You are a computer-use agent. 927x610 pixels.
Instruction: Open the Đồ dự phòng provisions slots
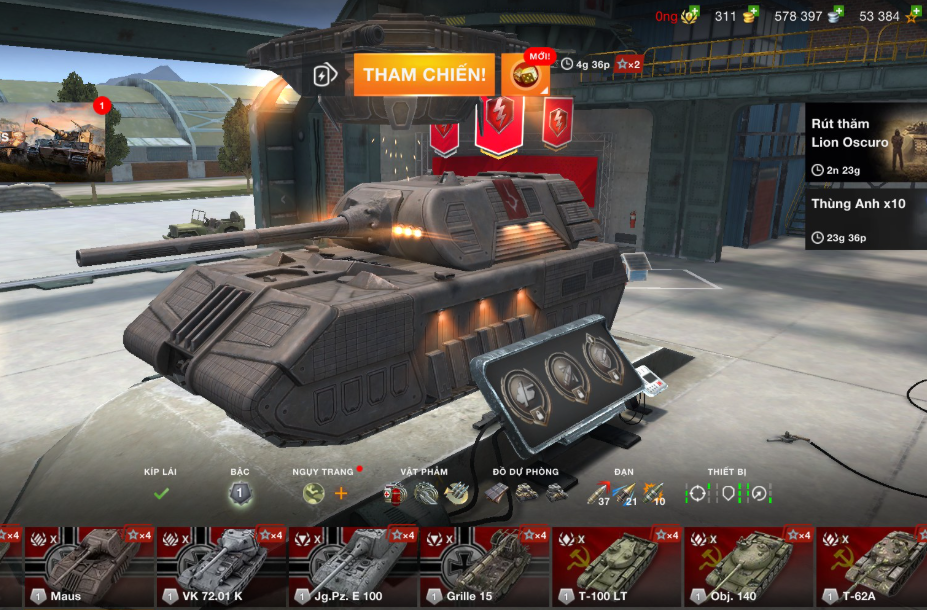[x=526, y=492]
